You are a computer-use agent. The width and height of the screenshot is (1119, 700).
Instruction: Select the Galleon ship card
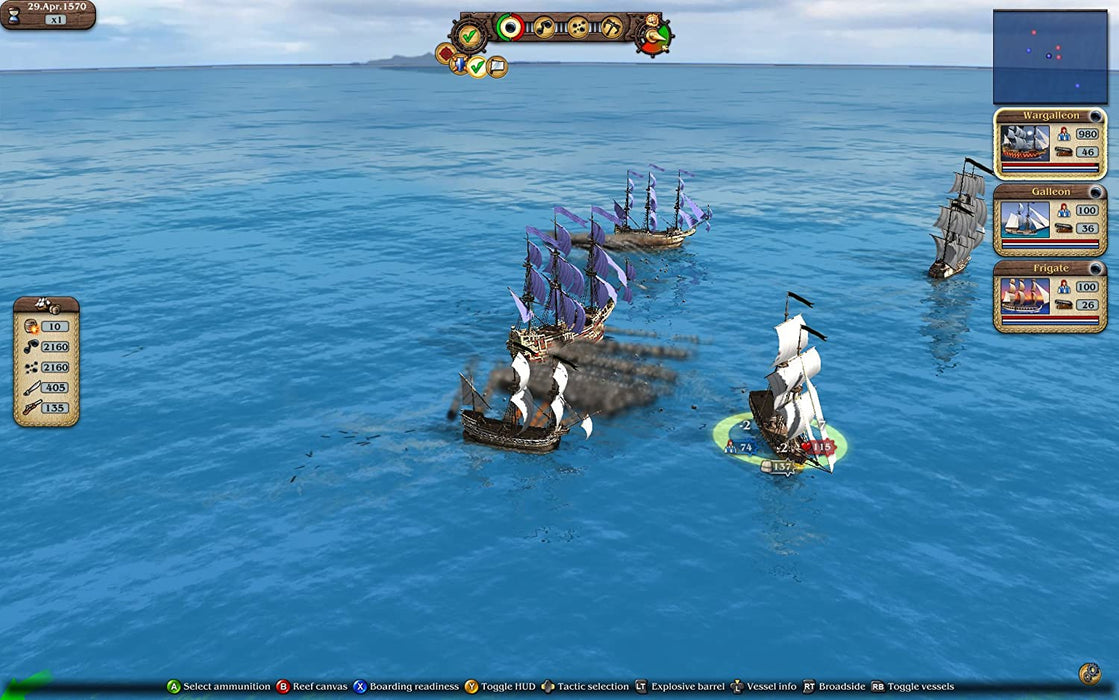[x=1049, y=218]
